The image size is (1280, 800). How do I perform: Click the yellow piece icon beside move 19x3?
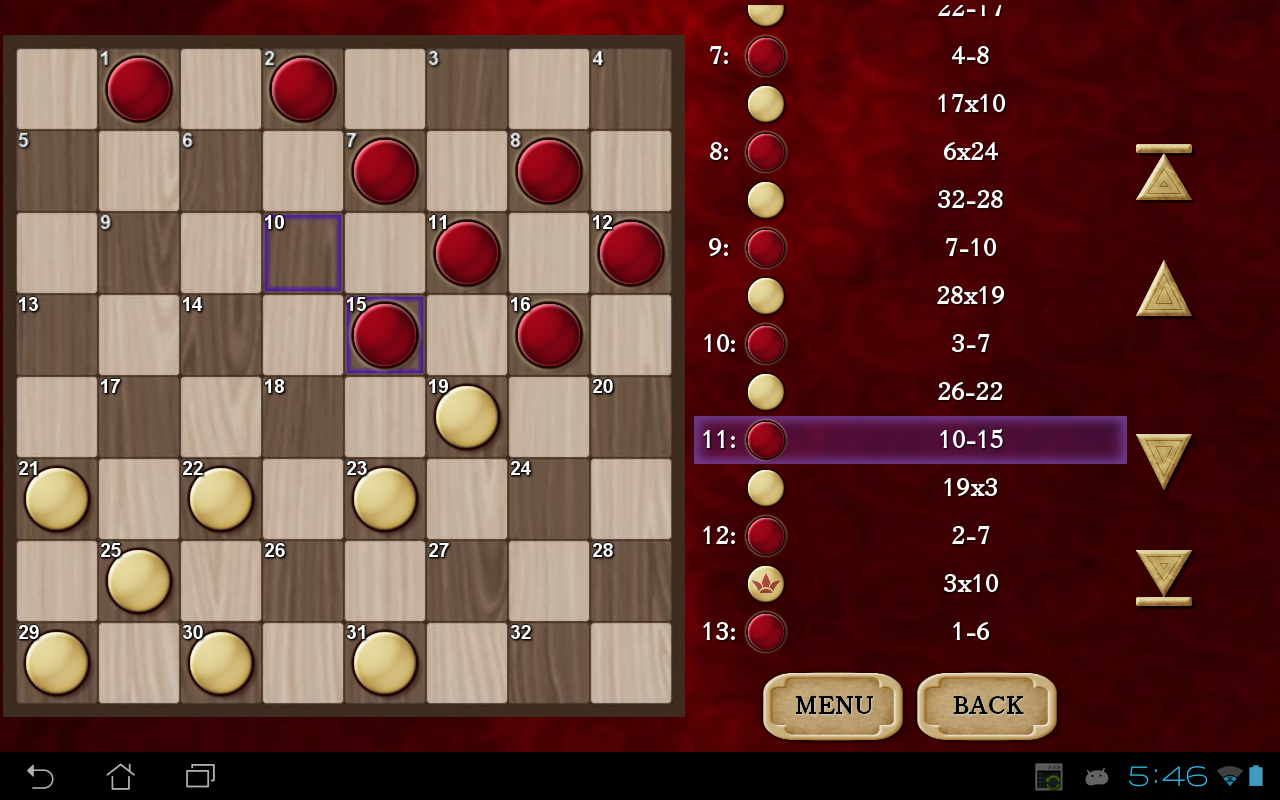(765, 488)
